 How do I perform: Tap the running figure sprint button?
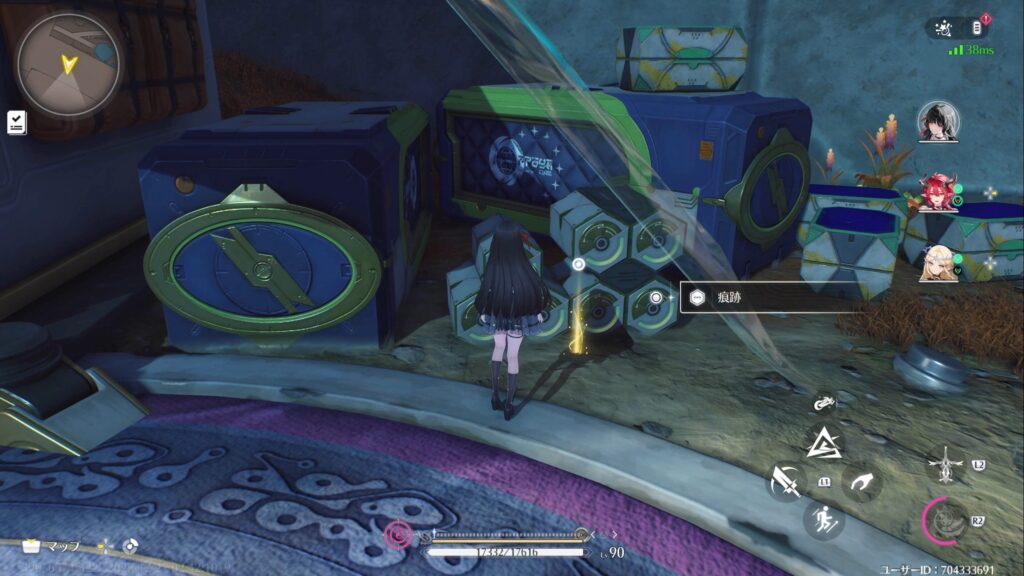823,519
